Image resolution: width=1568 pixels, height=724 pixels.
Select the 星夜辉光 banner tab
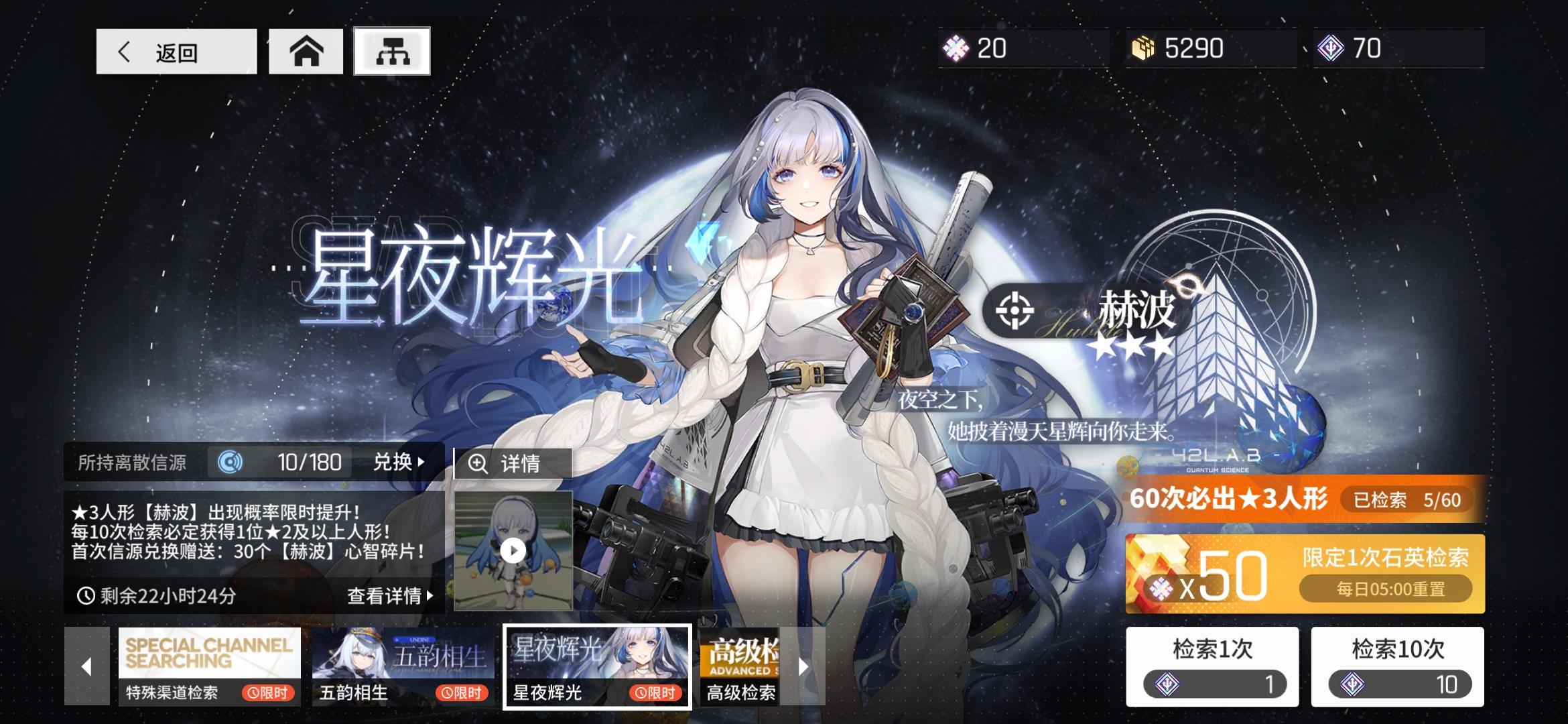tap(595, 666)
